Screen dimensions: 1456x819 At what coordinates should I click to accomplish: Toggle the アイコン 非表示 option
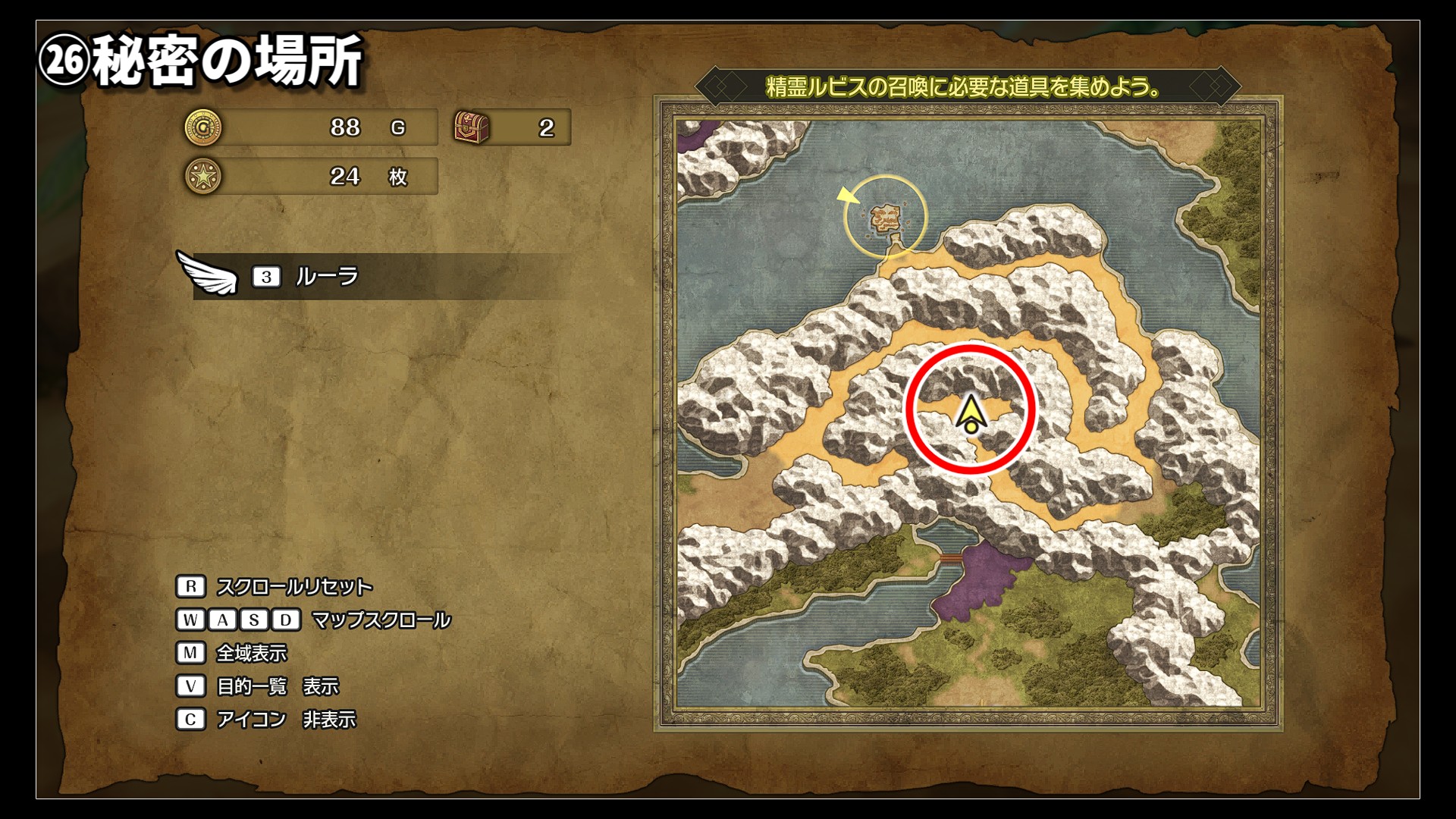point(285,720)
